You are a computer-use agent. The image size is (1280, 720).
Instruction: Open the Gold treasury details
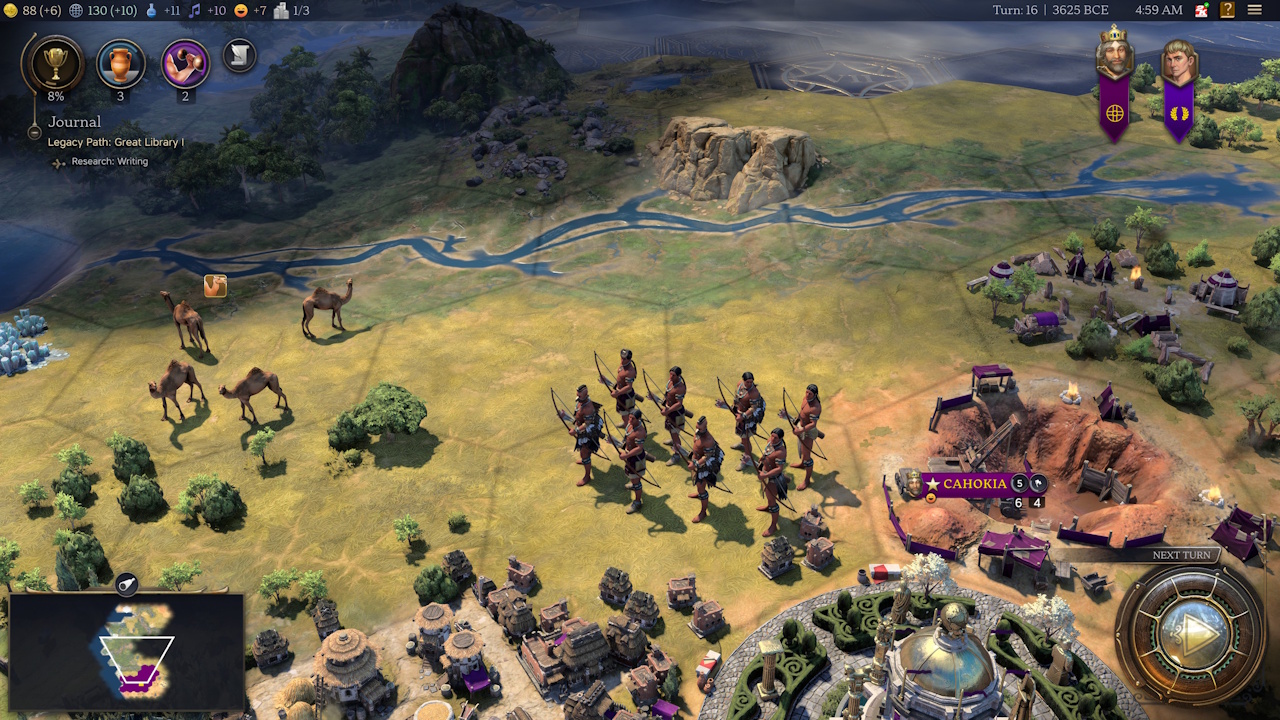click(x=10, y=10)
